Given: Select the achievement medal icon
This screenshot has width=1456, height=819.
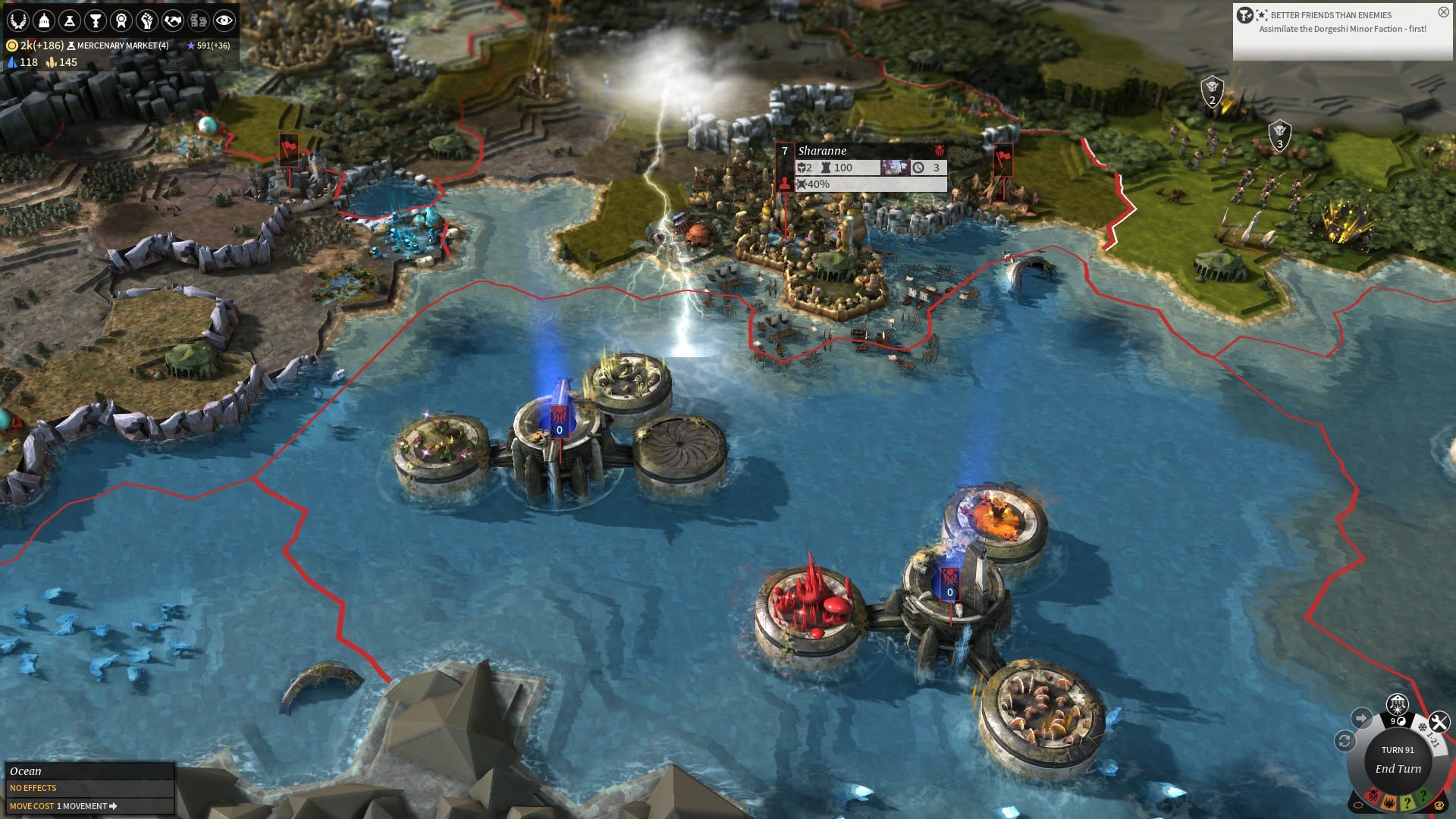Looking at the screenshot, I should point(121,19).
